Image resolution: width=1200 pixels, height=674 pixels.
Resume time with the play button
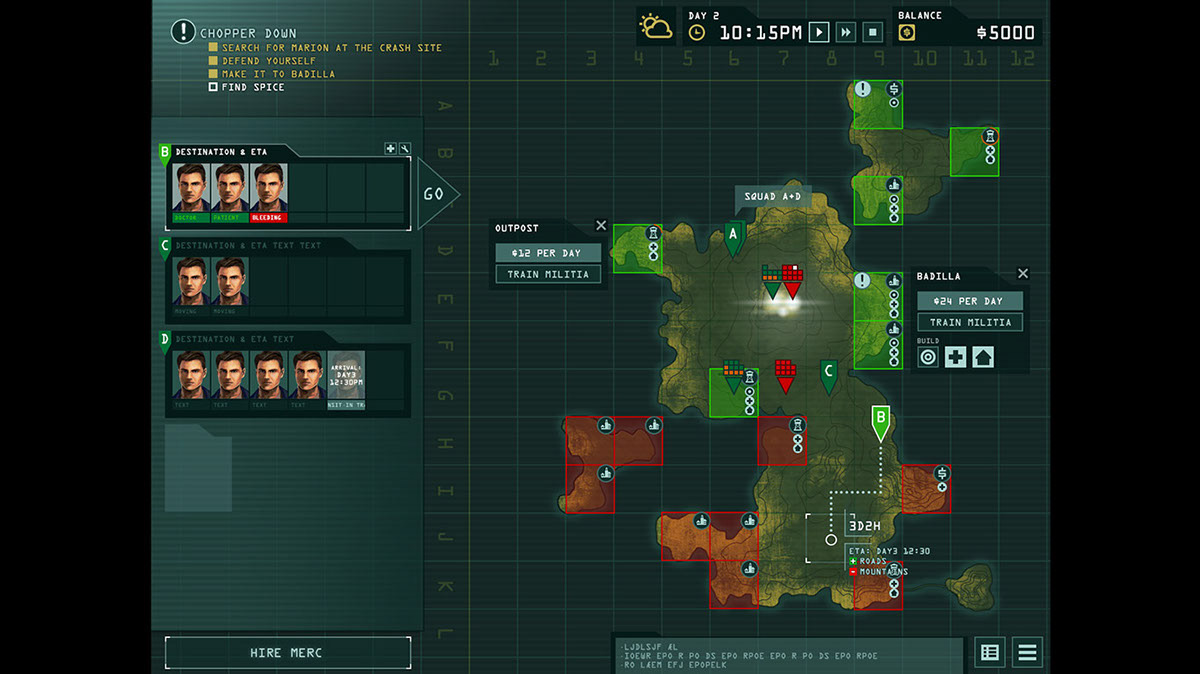tap(819, 32)
